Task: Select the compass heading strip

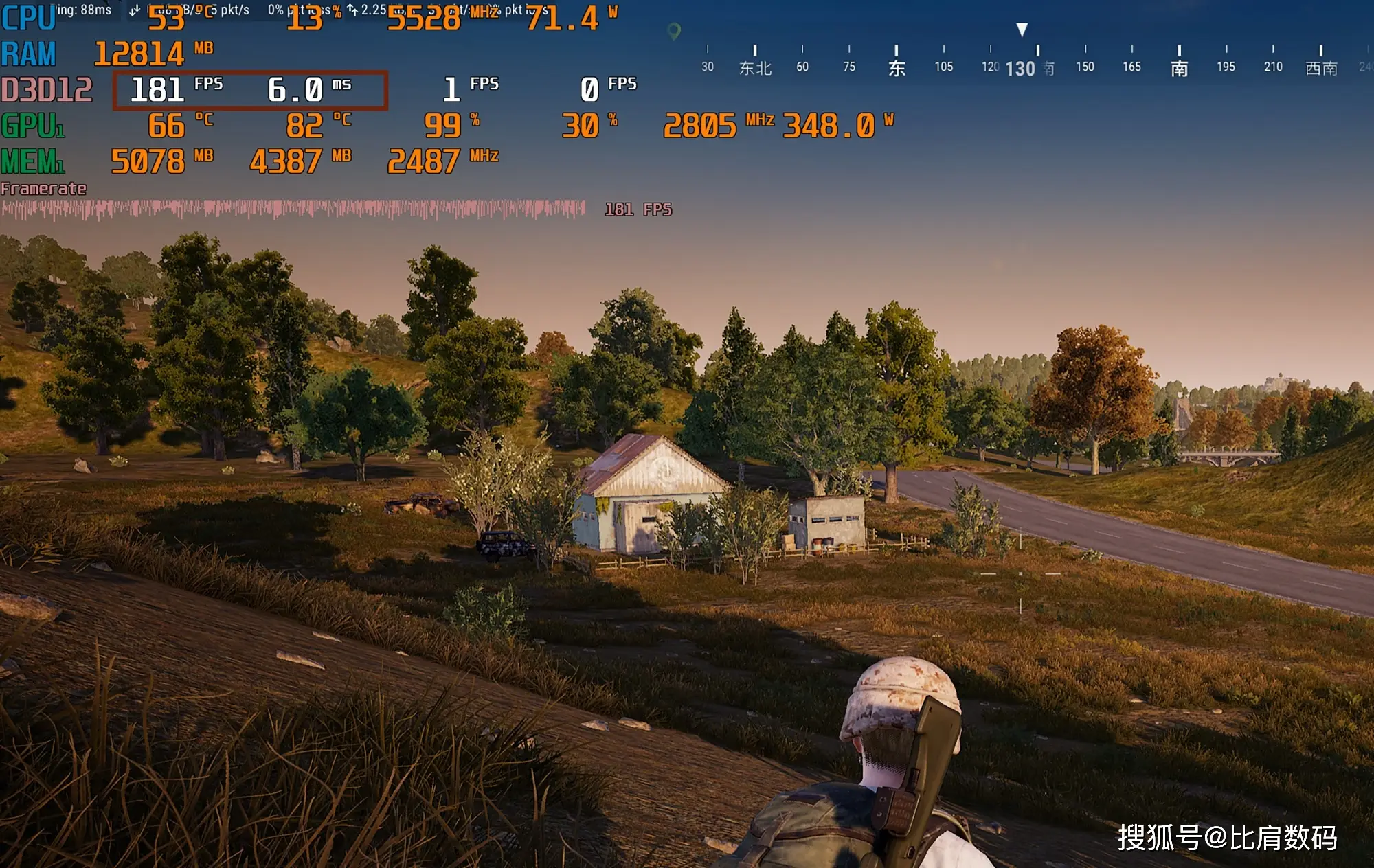Action: coord(1030,62)
